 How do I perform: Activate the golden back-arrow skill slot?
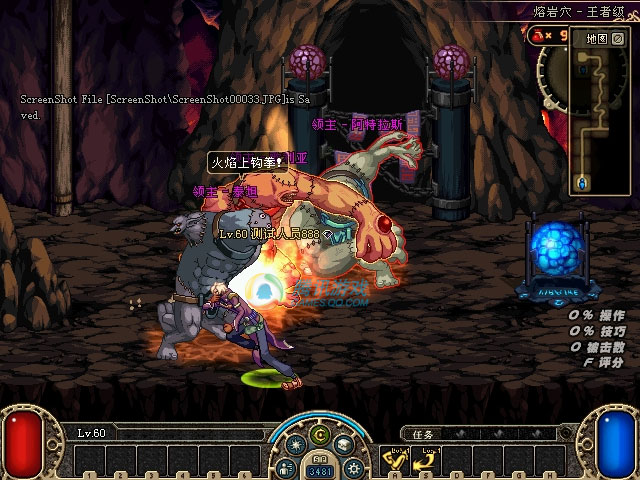pos(426,461)
